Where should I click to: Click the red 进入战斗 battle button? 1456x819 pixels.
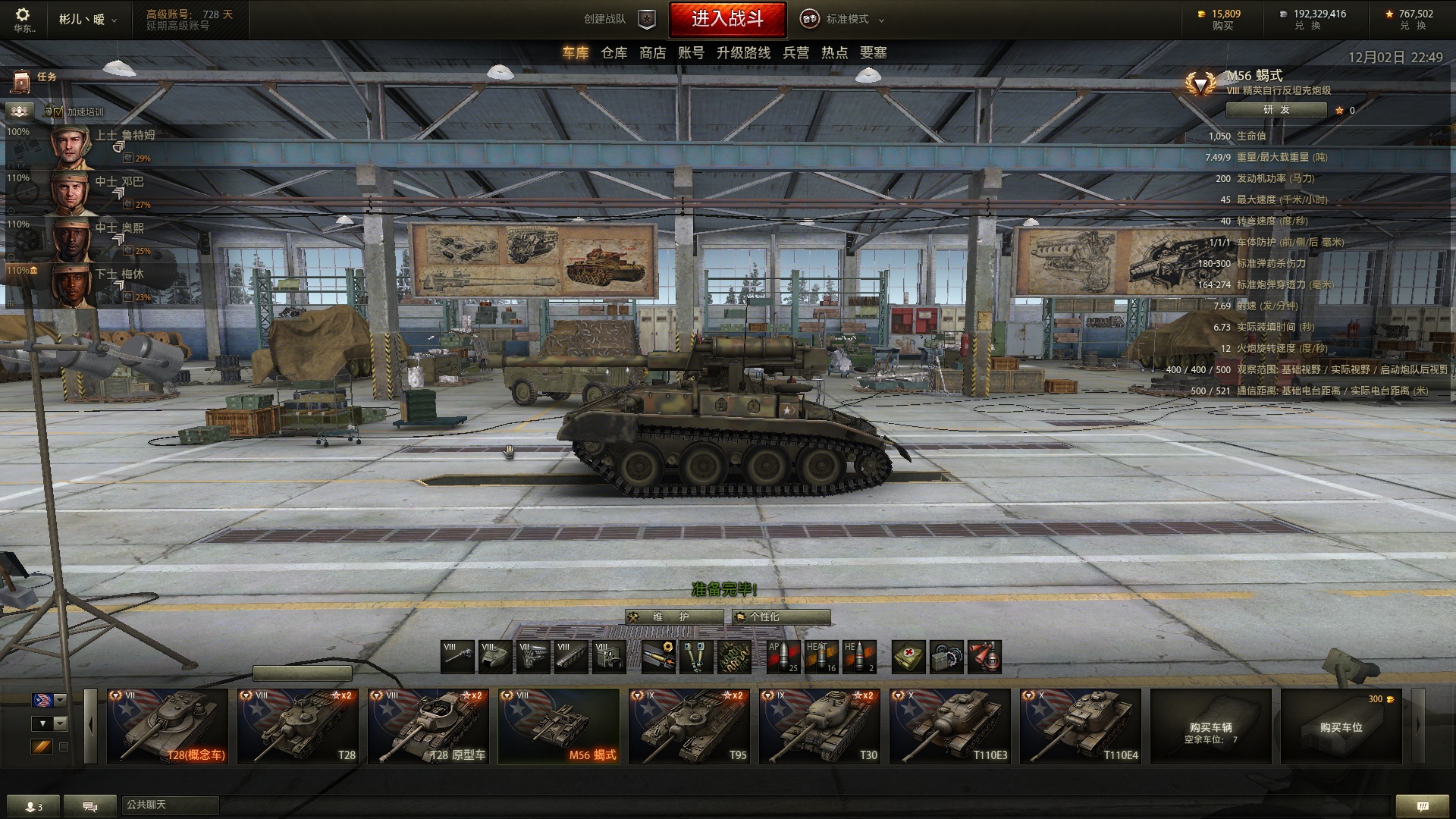pos(727,20)
